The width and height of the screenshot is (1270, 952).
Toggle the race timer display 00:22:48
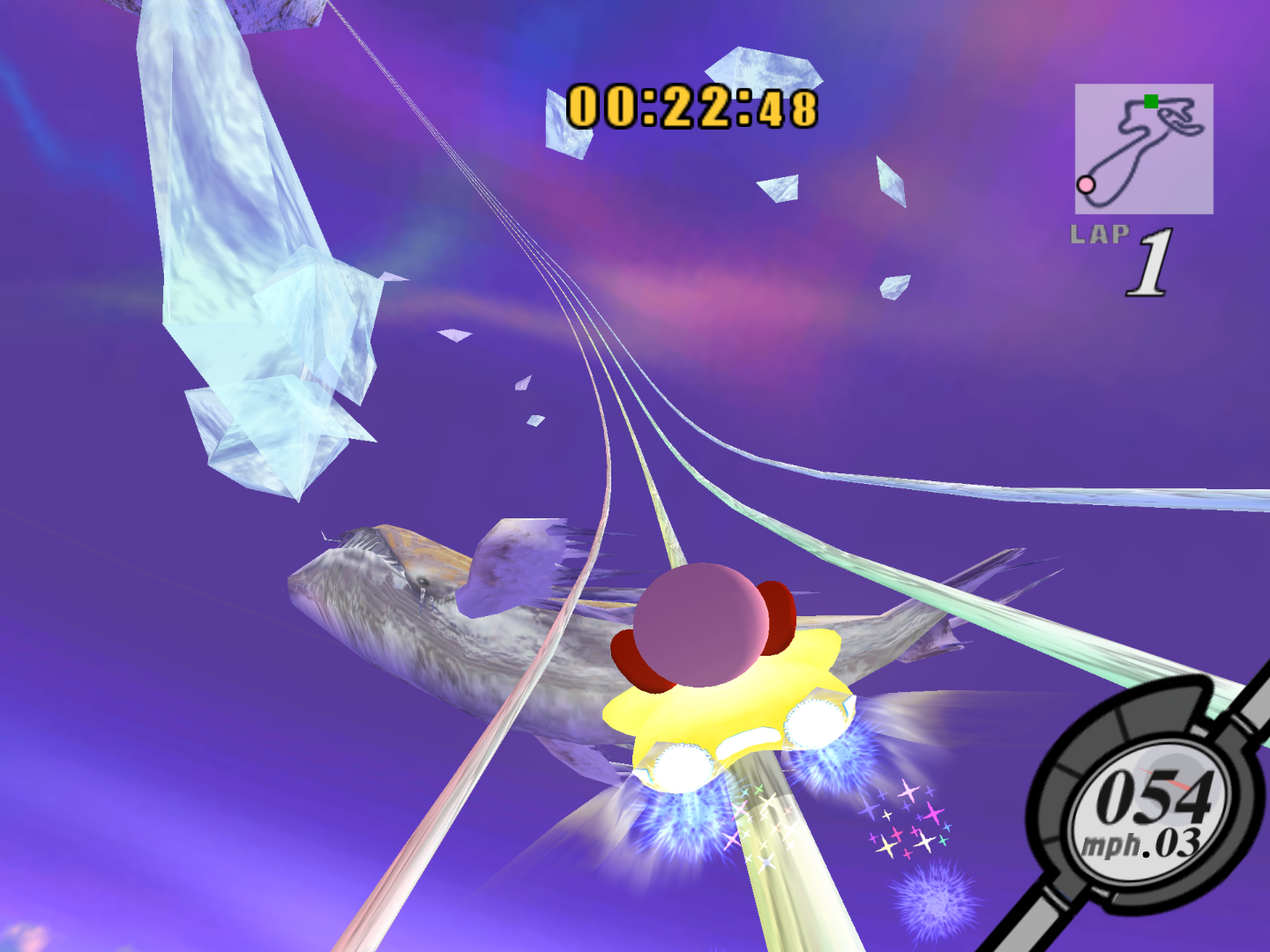(x=692, y=106)
